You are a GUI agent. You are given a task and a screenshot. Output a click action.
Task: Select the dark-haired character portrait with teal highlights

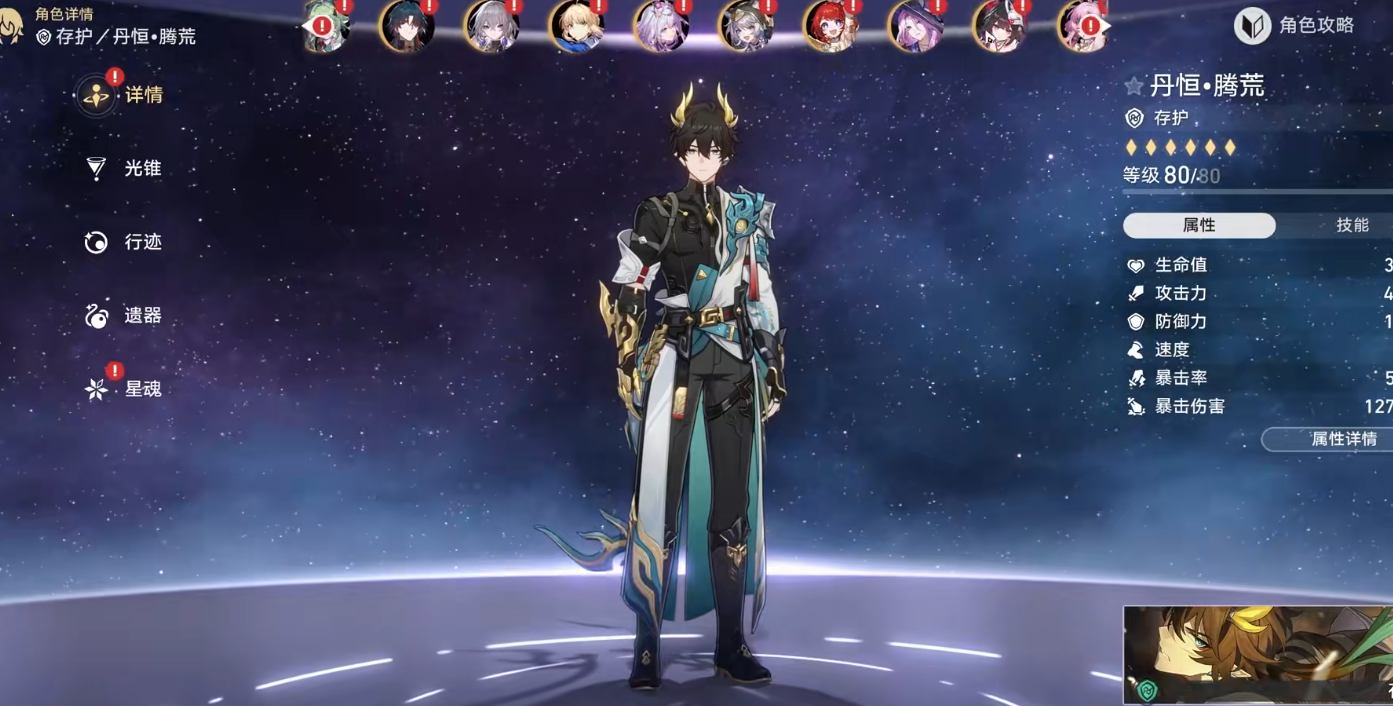tap(407, 26)
